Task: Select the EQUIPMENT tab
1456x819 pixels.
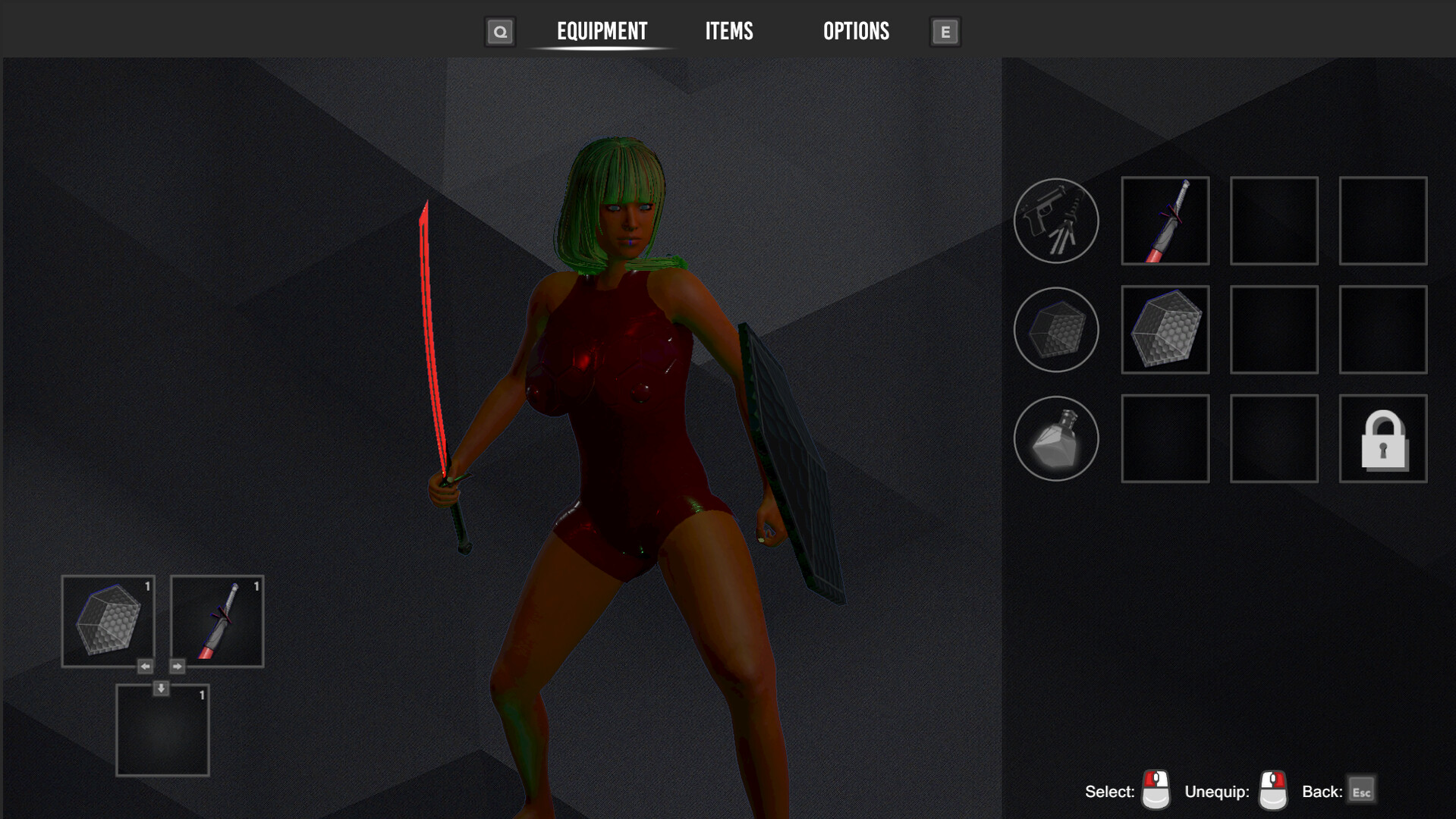Action: [602, 31]
